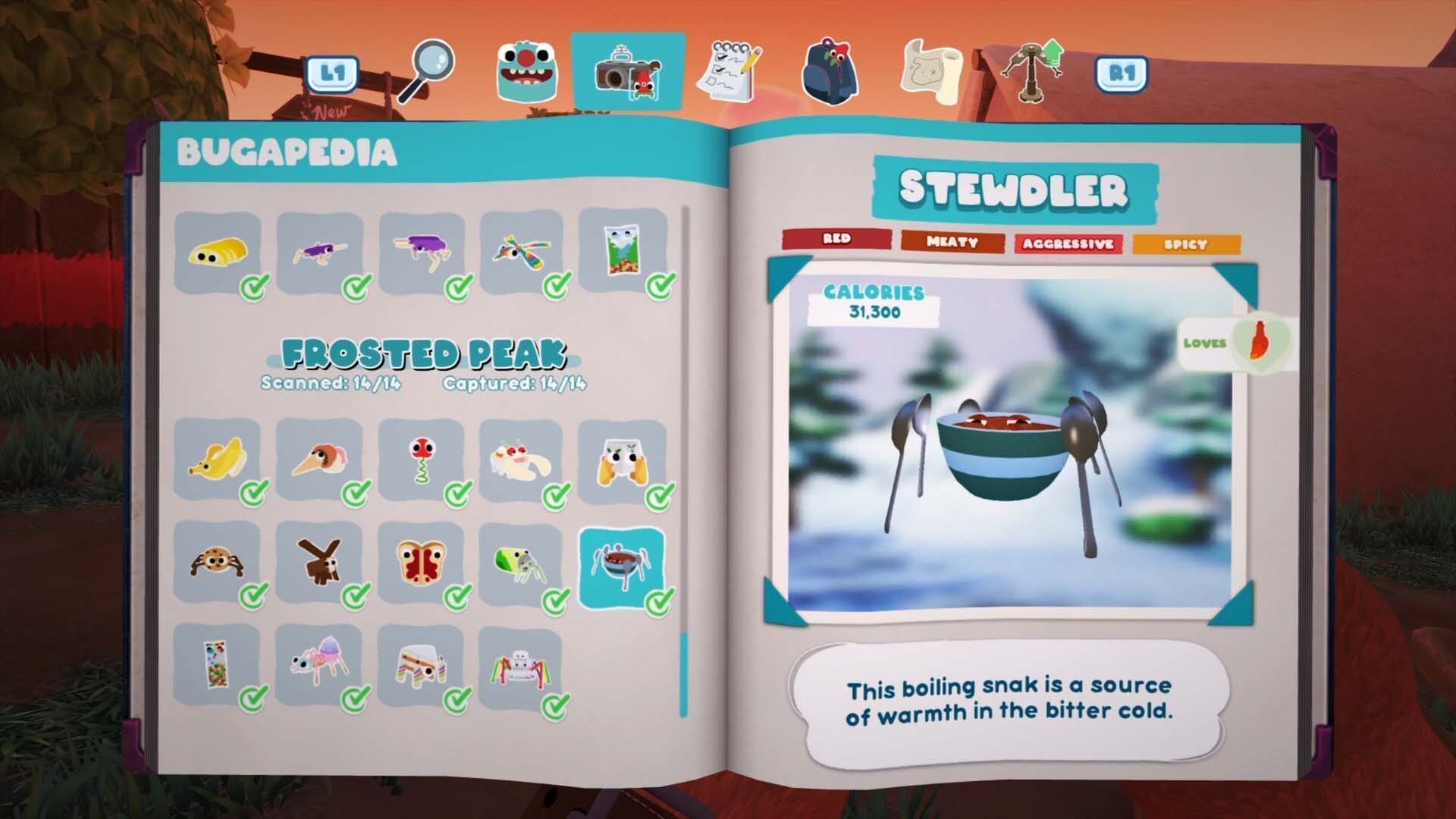1456x819 pixels.
Task: Click the SPICY trait badge
Action: pos(1186,245)
